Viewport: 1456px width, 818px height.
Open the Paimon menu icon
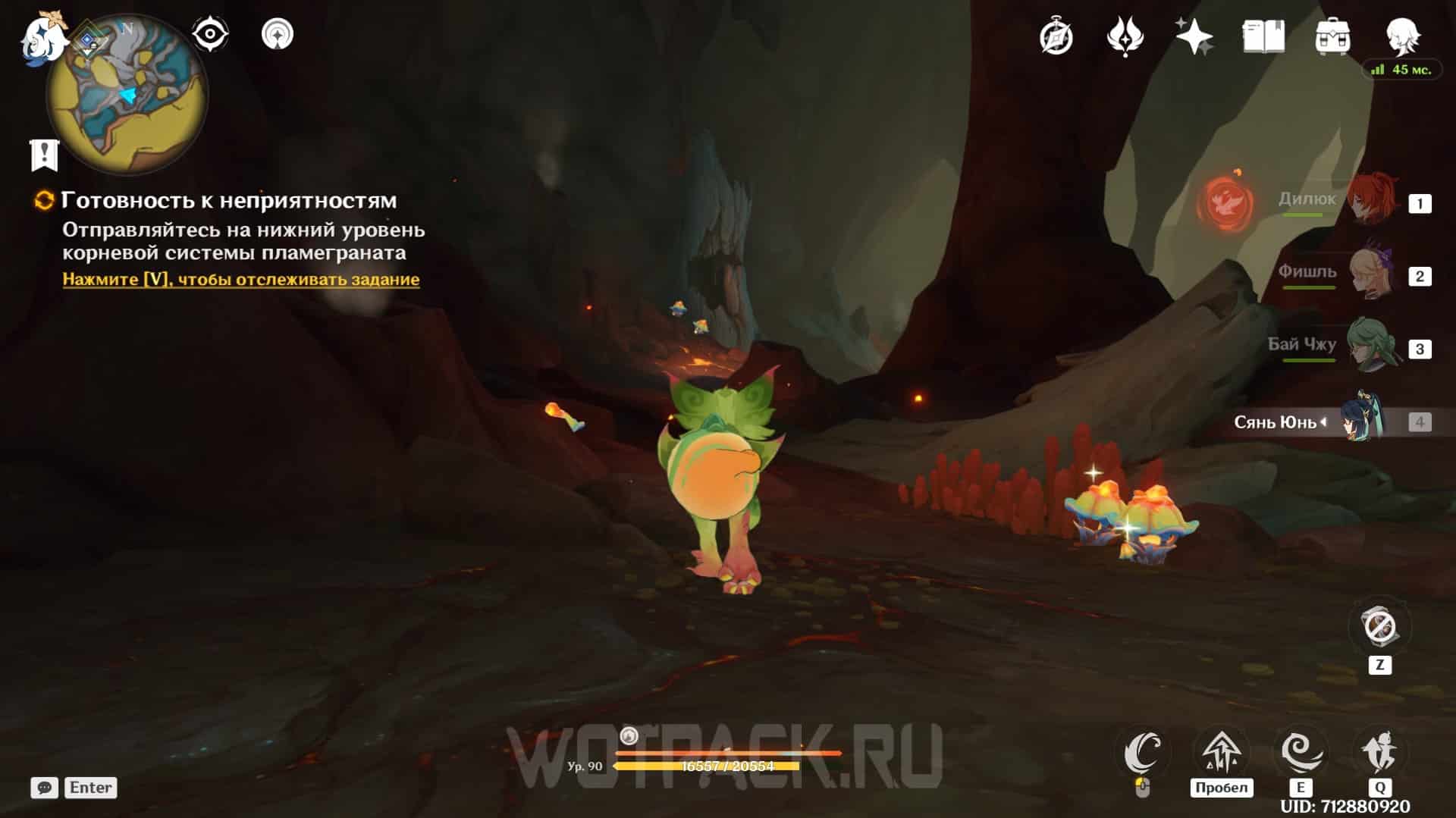click(39, 36)
